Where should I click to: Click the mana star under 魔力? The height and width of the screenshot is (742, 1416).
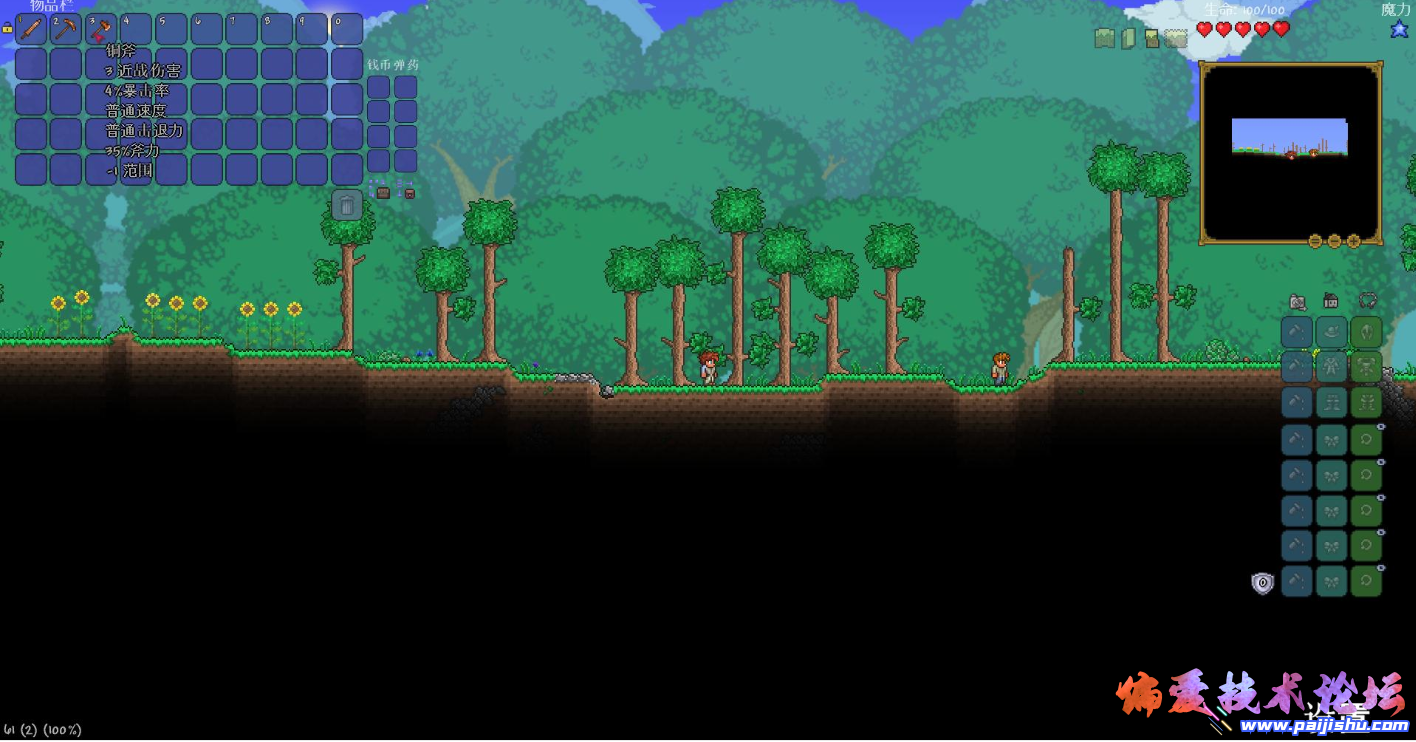(1398, 31)
